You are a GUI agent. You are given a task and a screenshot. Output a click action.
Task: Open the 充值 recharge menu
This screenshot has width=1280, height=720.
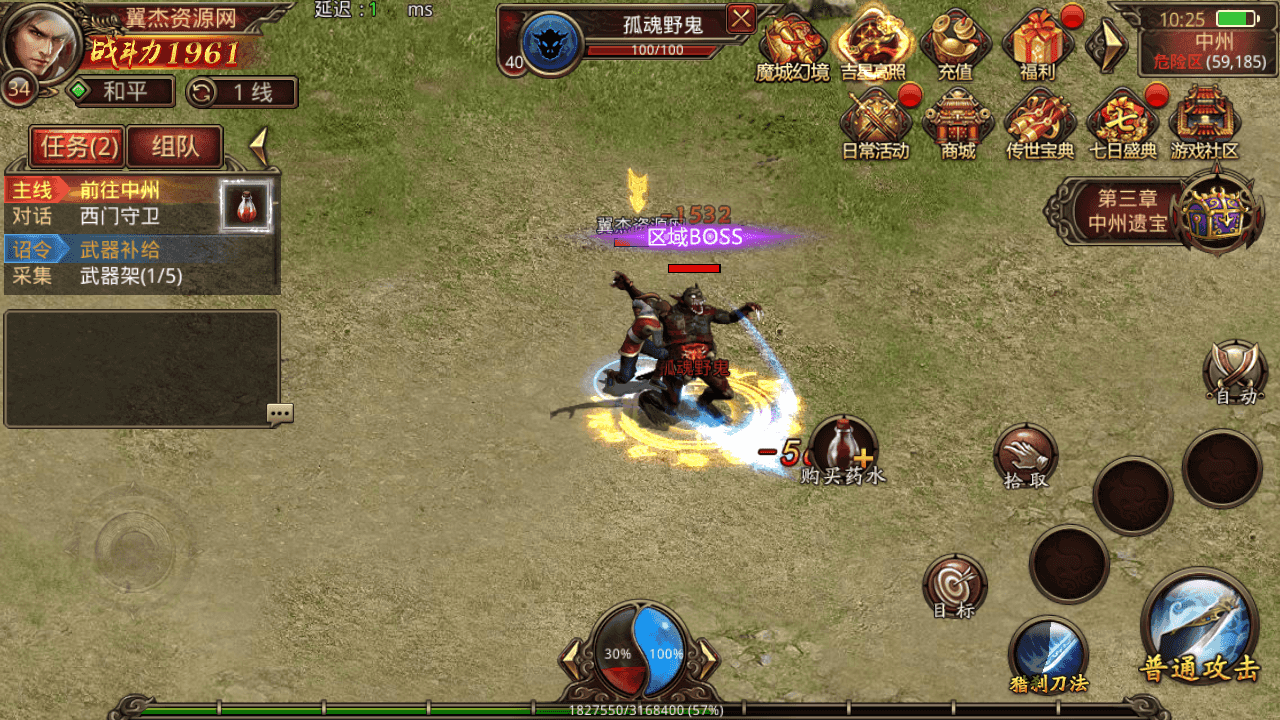tap(955, 45)
